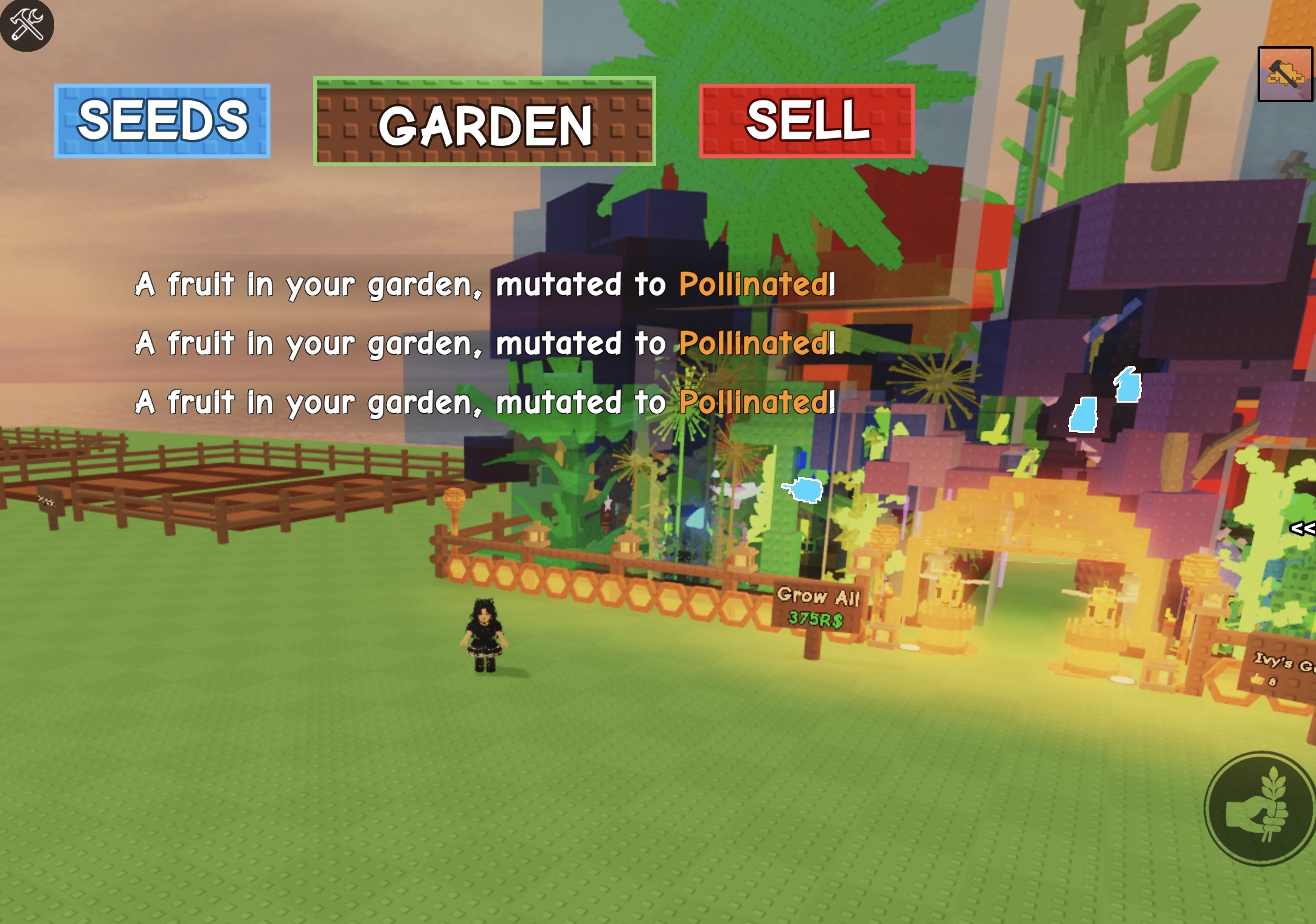Screen dimensions: 1316x924
Task: Collapse the panel using the double-arrow chevron
Action: click(x=1303, y=529)
